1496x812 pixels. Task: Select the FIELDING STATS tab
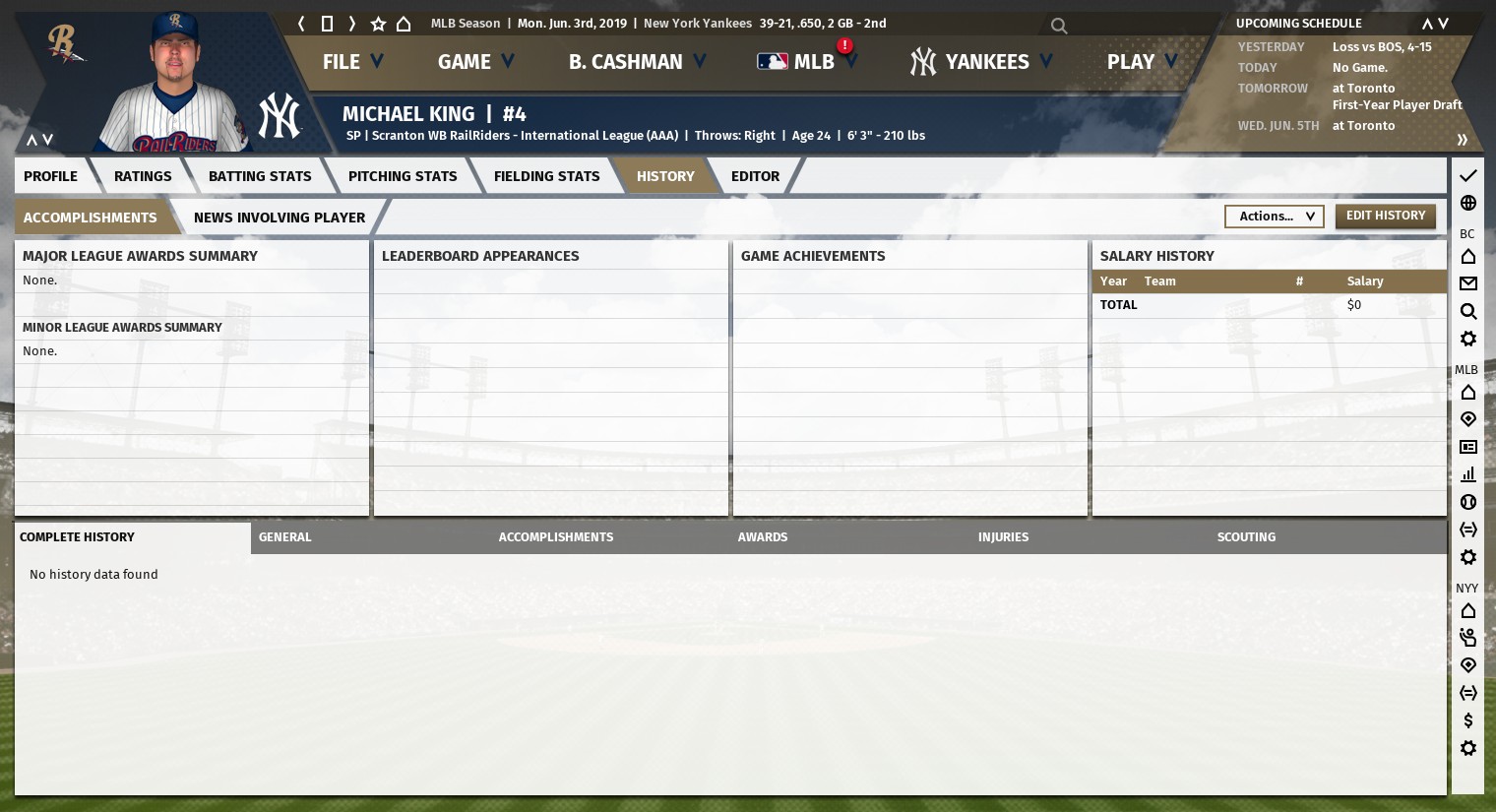(547, 176)
